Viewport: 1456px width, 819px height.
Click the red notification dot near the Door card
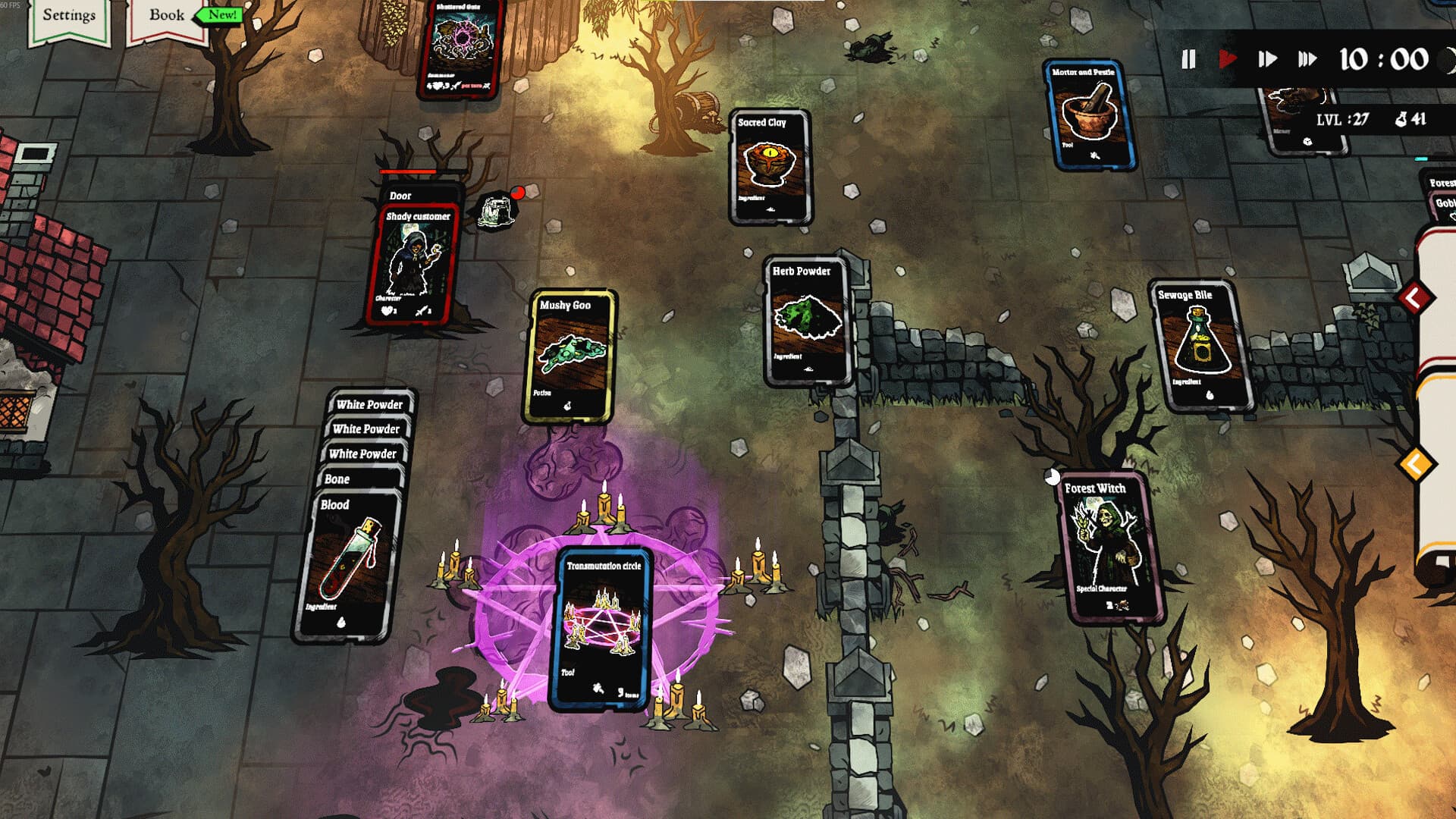[x=519, y=192]
